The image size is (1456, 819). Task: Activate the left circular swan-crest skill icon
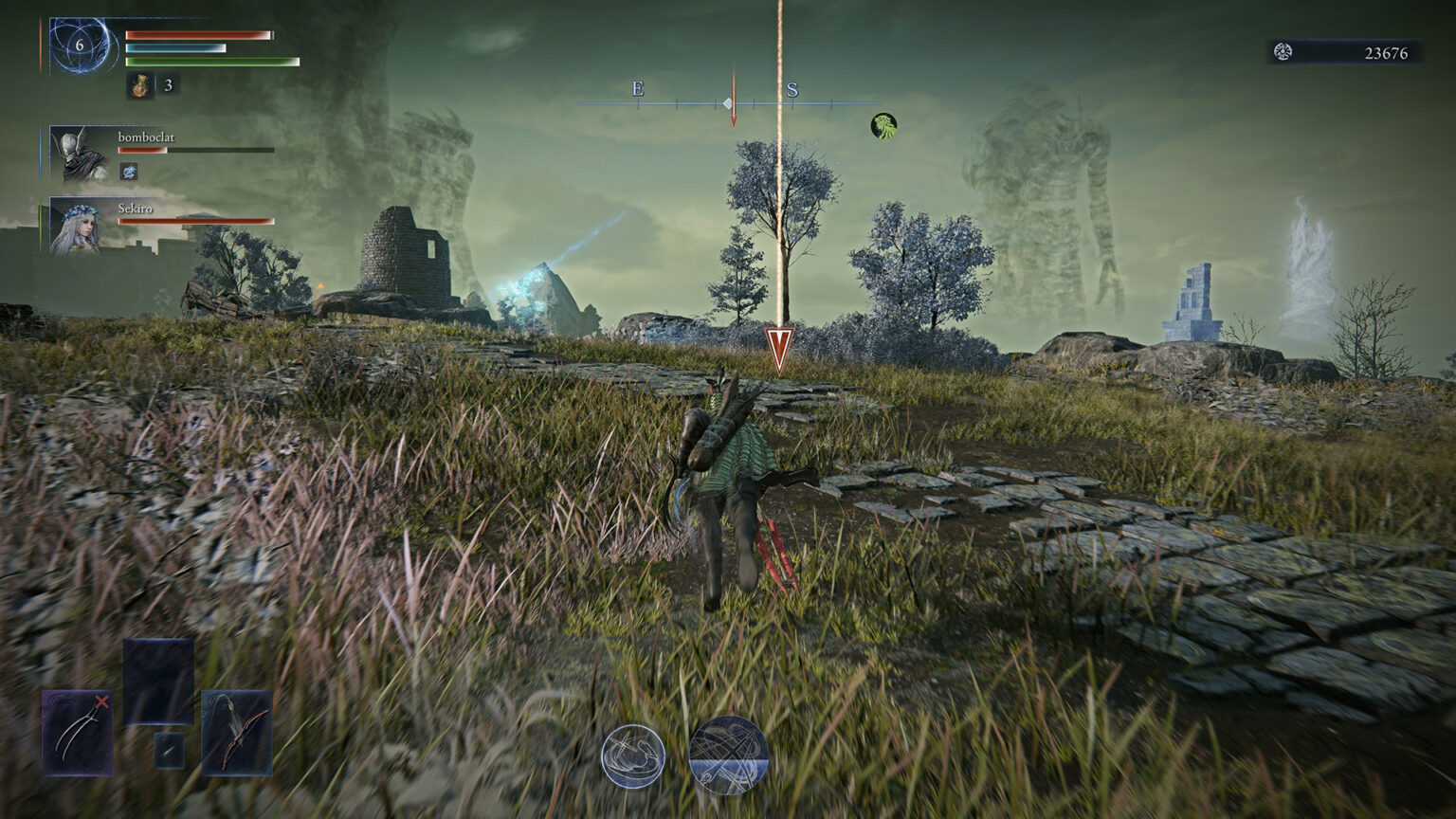[x=633, y=754]
